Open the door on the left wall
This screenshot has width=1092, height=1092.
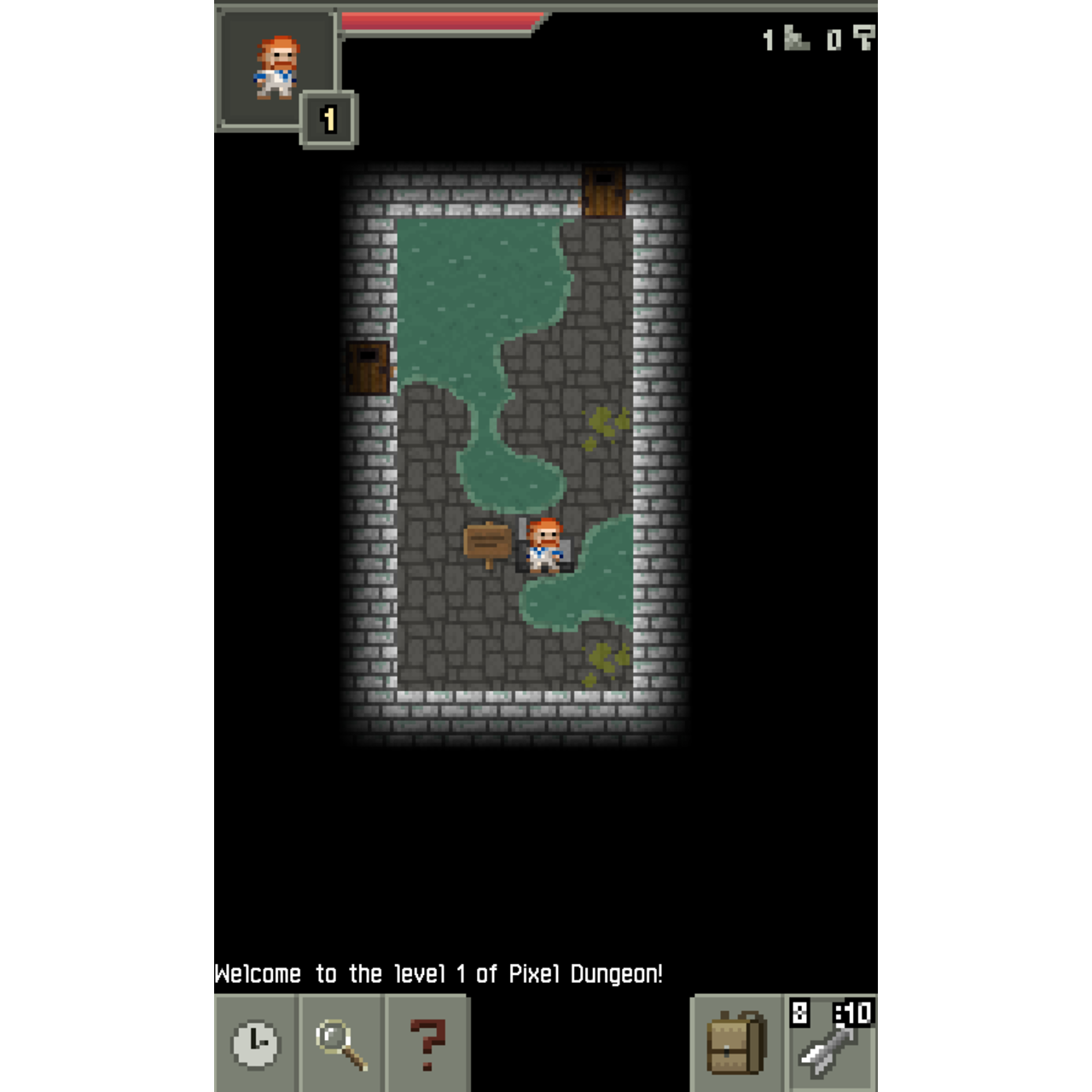pyautogui.click(x=367, y=367)
